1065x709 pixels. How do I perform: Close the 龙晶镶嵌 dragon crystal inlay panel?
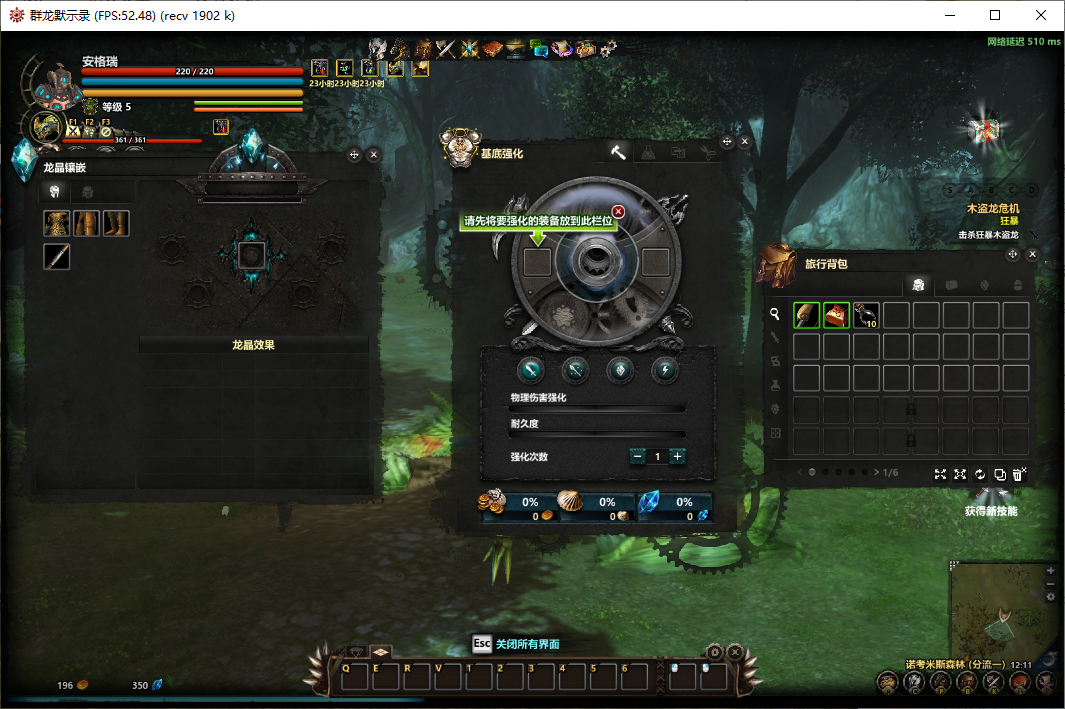pos(374,155)
